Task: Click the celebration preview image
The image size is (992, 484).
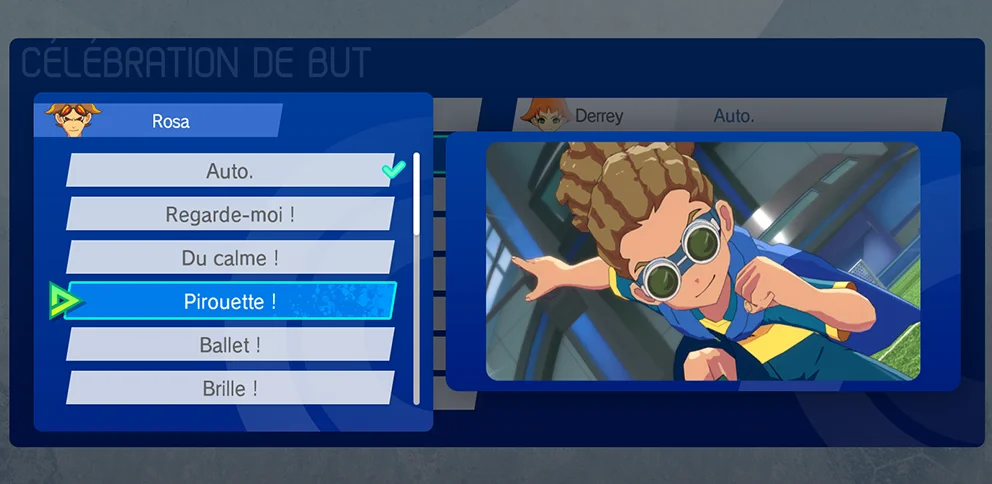Action: pos(702,261)
